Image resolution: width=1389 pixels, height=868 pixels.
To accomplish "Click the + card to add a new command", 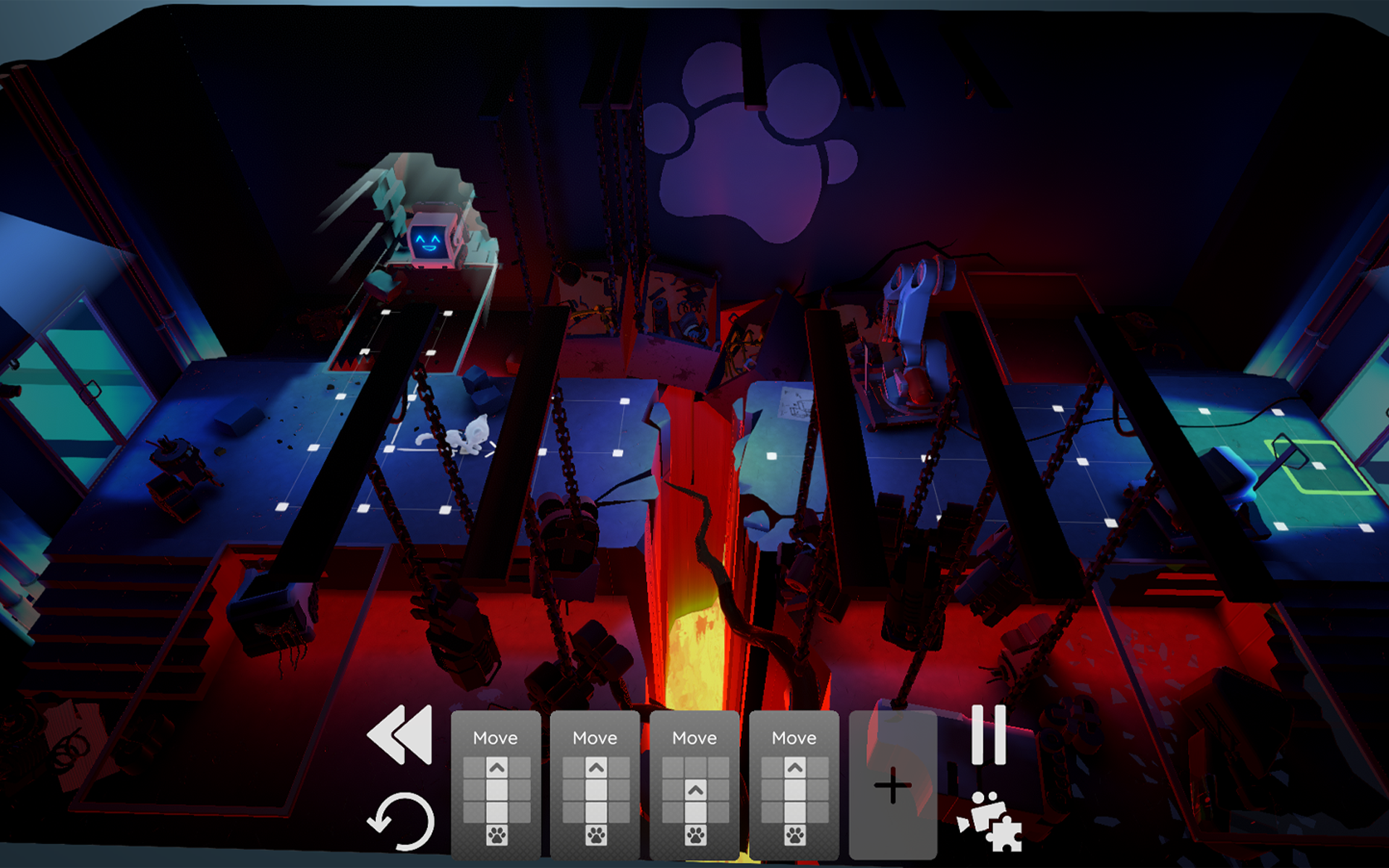I will click(893, 785).
